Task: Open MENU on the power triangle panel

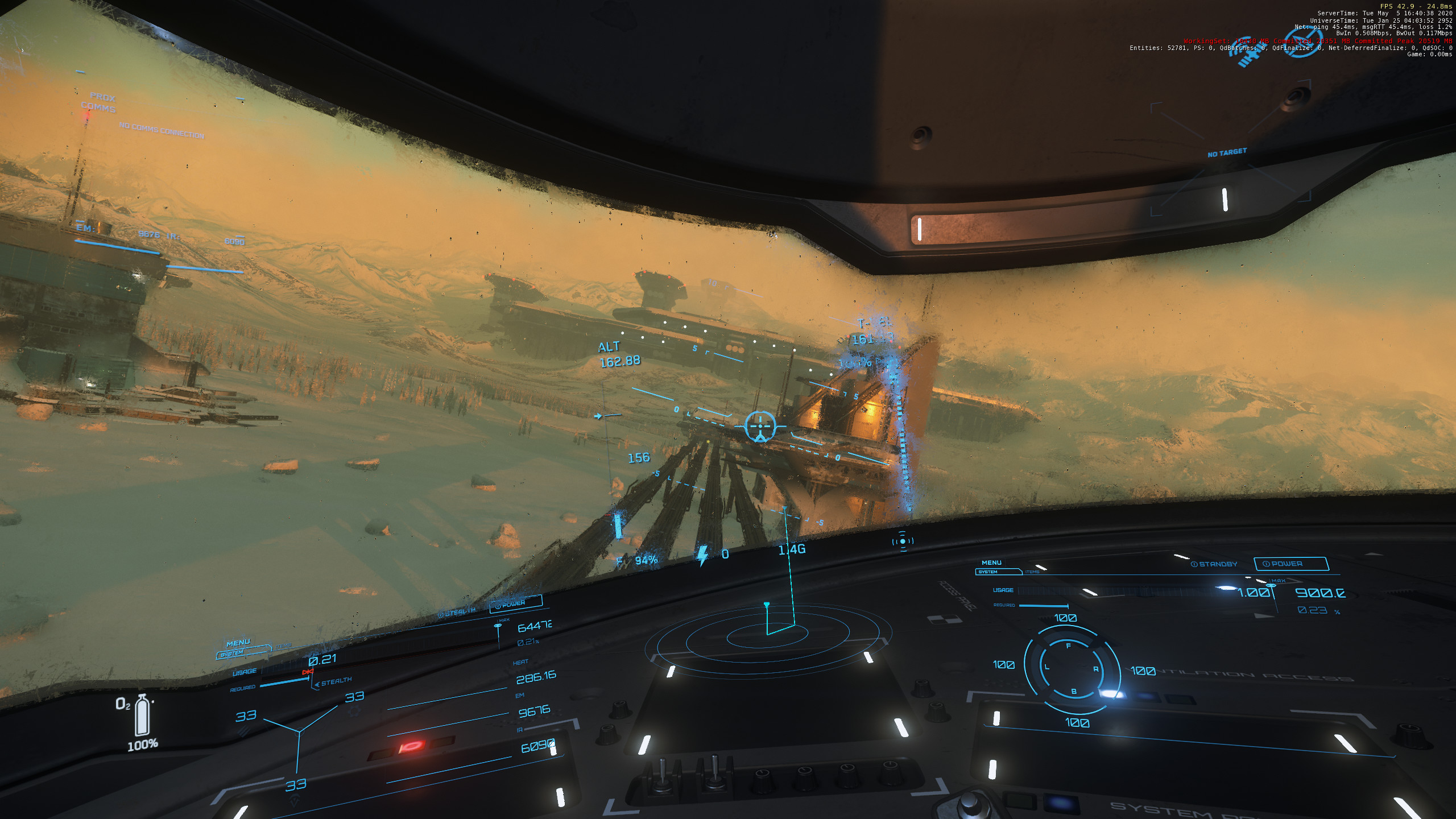Action: click(238, 643)
